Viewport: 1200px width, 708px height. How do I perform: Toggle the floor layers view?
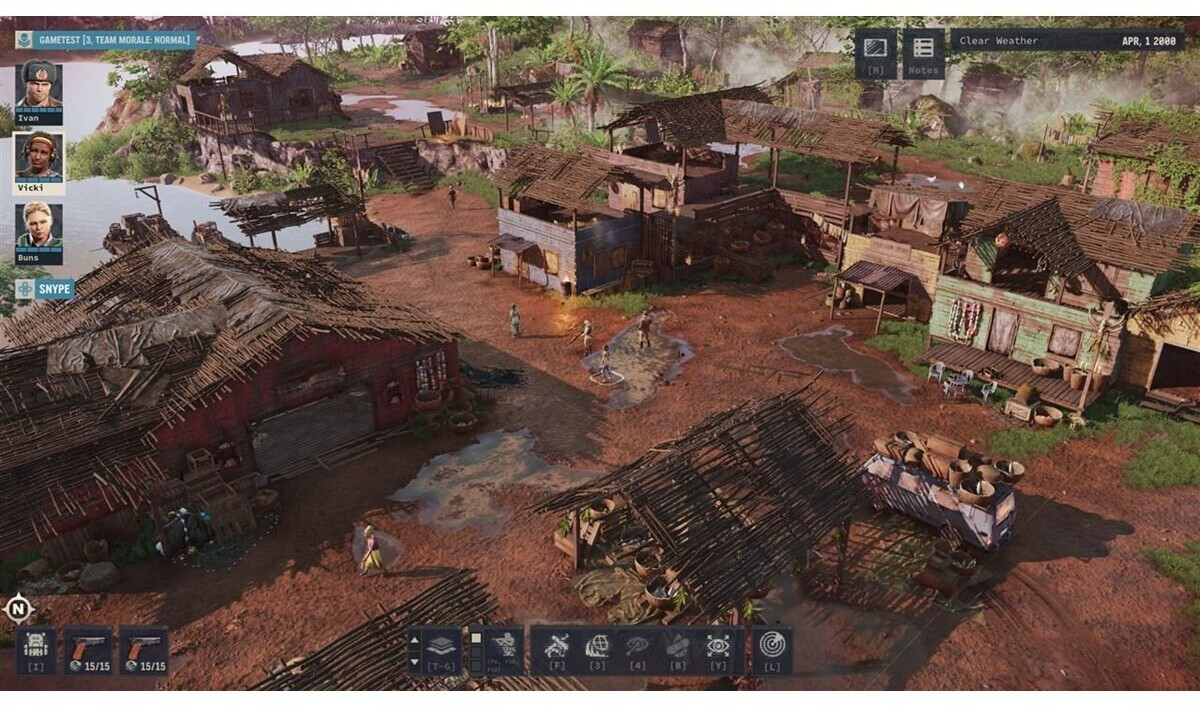[x=441, y=650]
